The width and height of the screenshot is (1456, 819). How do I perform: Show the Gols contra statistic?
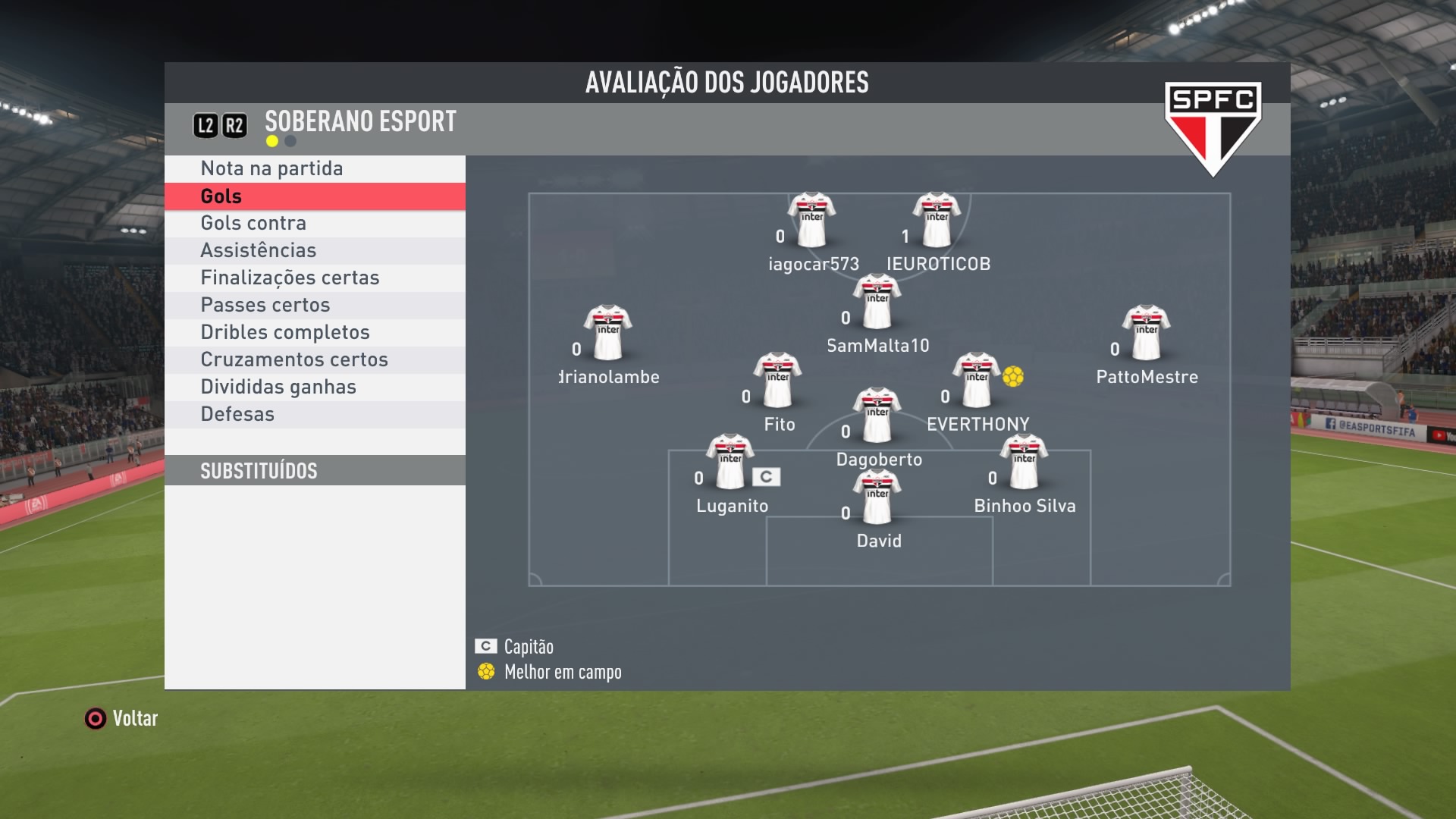coord(253,223)
